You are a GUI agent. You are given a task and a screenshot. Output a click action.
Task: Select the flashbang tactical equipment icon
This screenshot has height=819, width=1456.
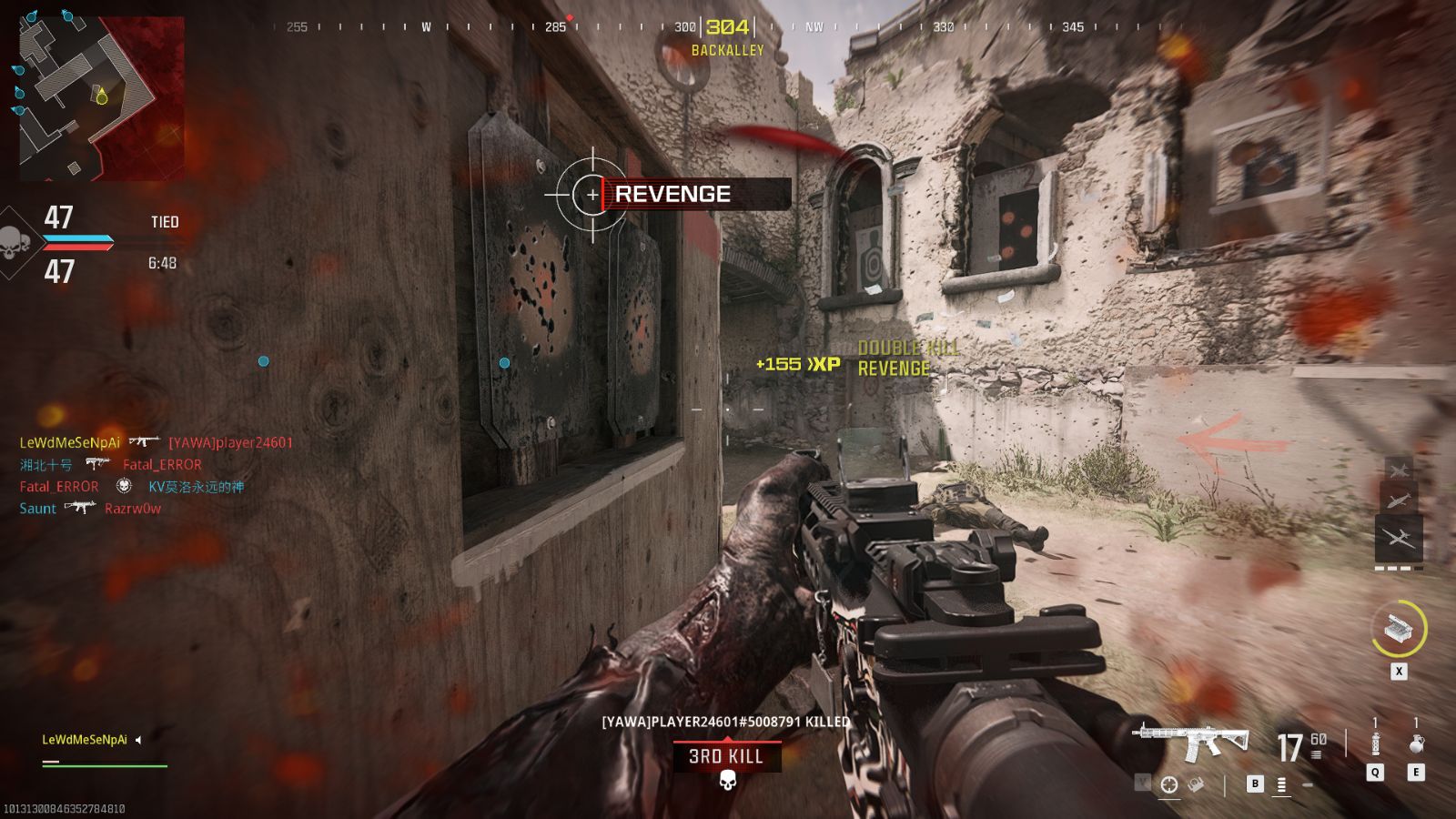(x=1374, y=742)
